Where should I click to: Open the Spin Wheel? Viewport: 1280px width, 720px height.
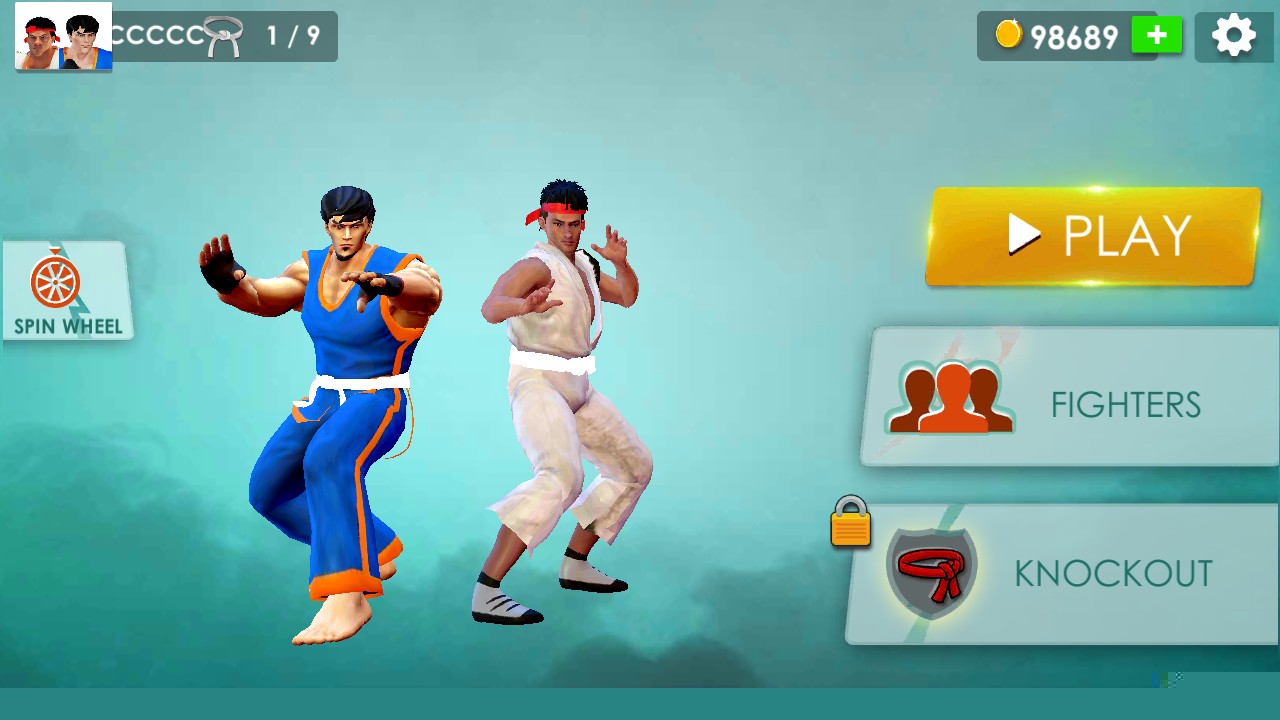pos(67,291)
